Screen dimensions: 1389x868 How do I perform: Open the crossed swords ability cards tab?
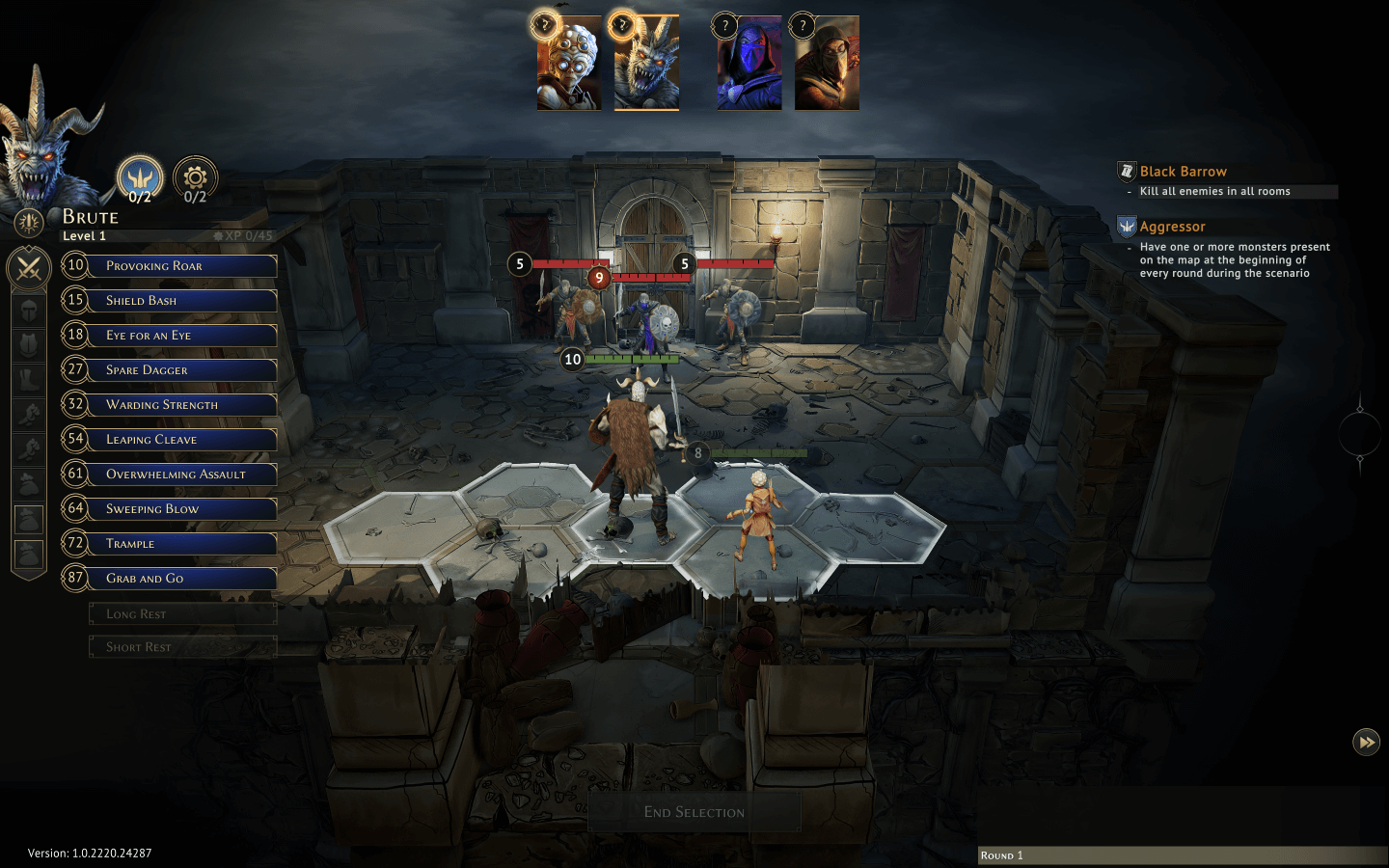(29, 268)
